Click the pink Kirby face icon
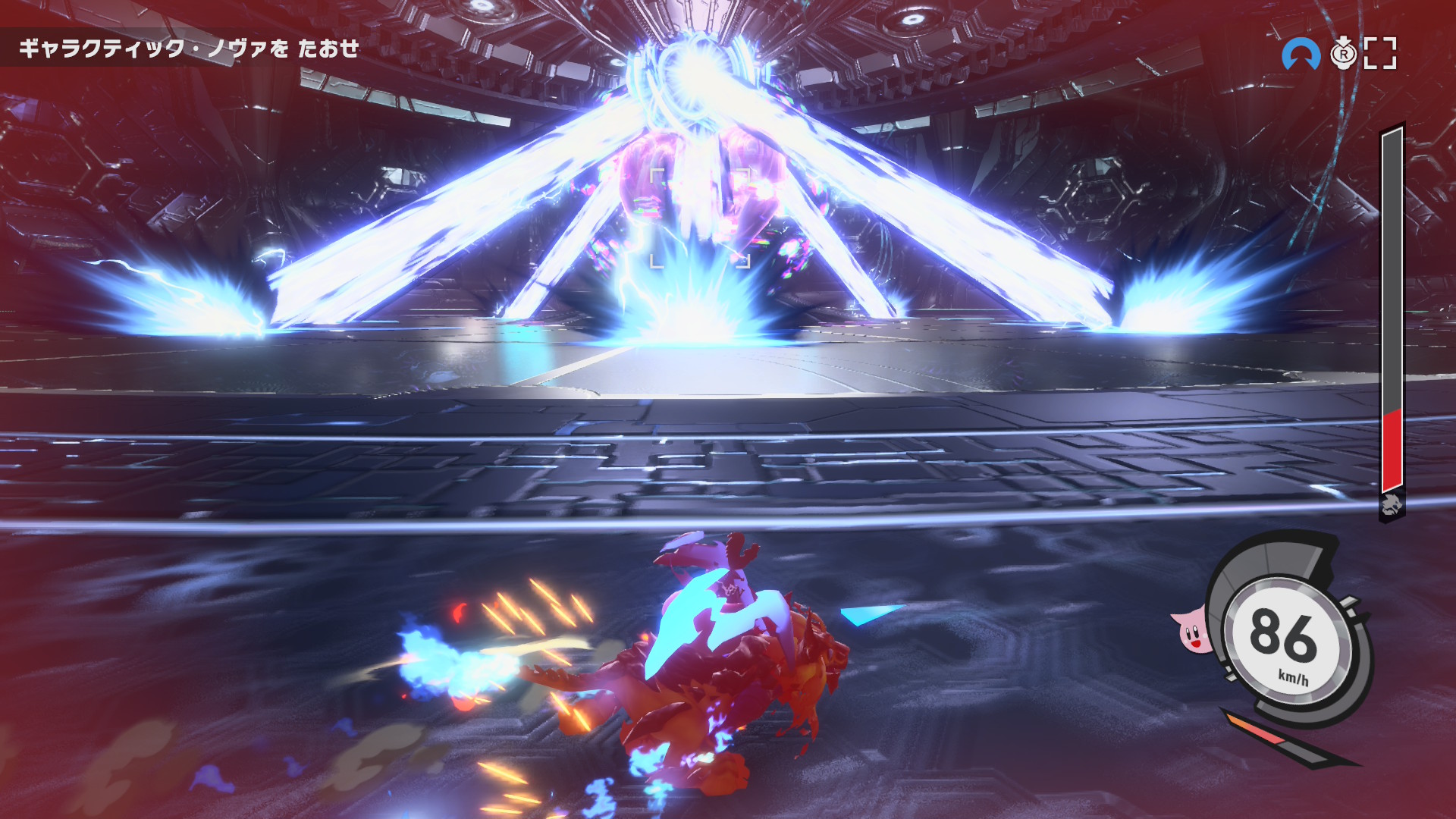 1191,631
